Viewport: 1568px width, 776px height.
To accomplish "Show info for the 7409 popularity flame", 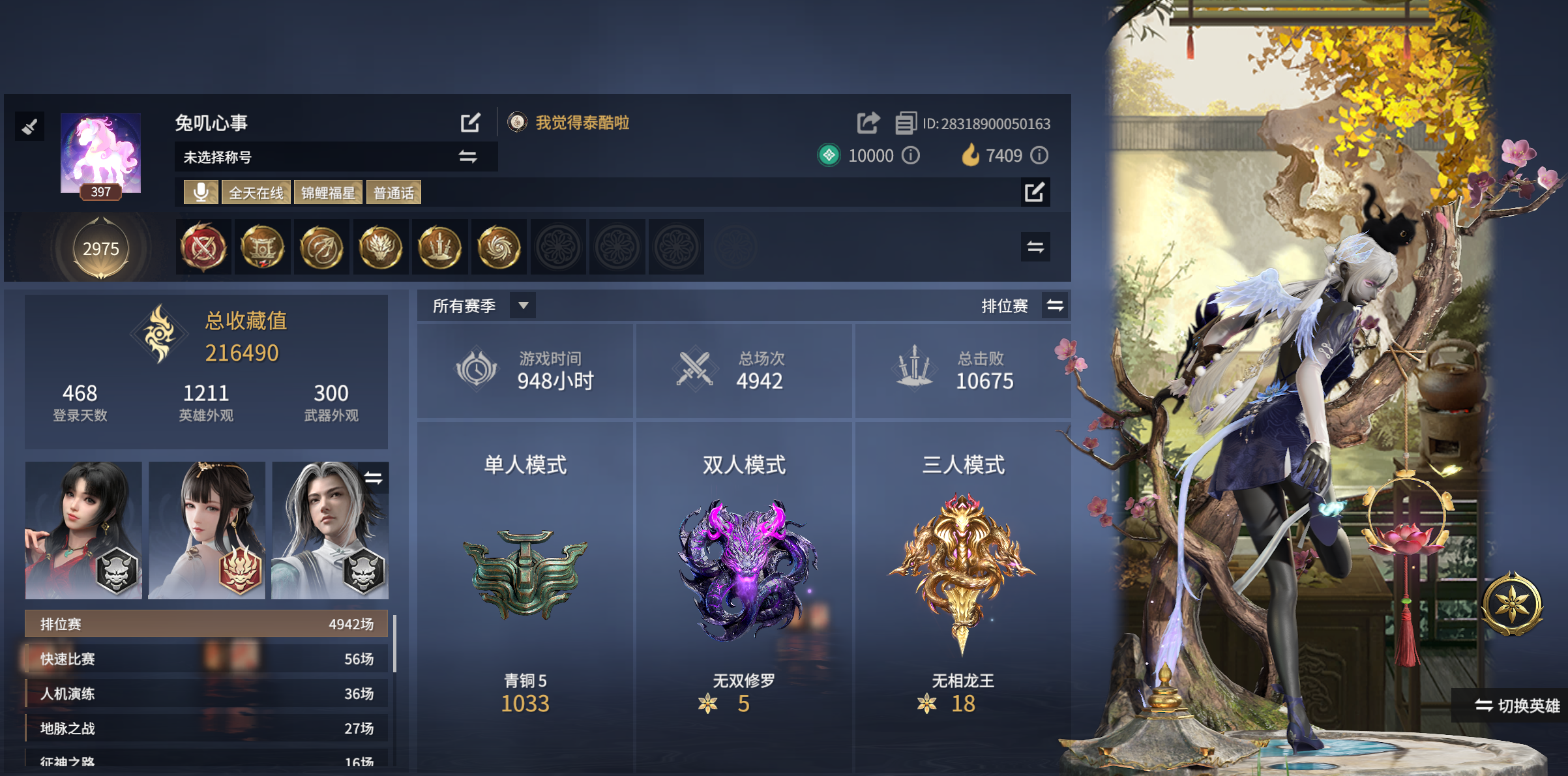I will pos(1039,155).
